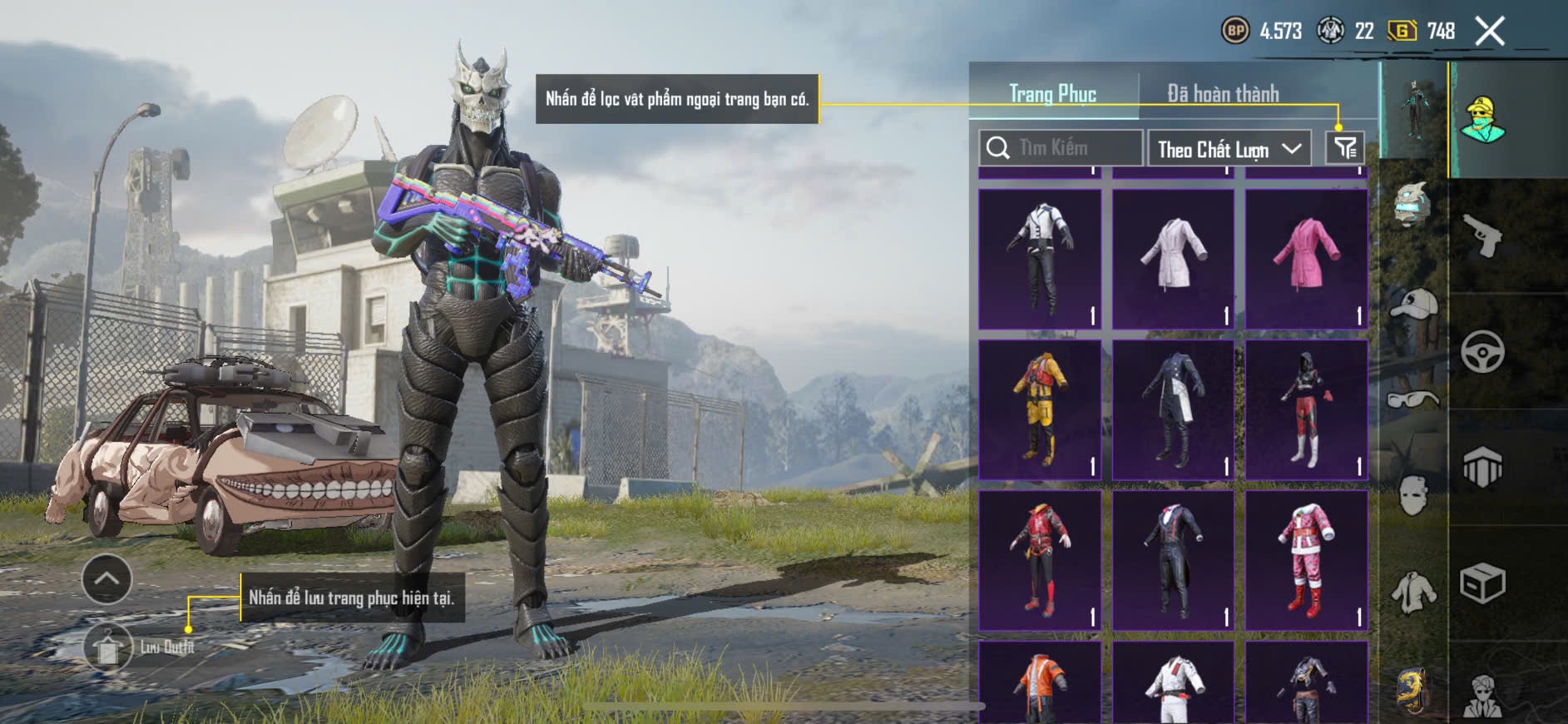This screenshot has width=1568, height=724.
Task: Toggle the owned-items filter funnel button
Action: [1345, 148]
